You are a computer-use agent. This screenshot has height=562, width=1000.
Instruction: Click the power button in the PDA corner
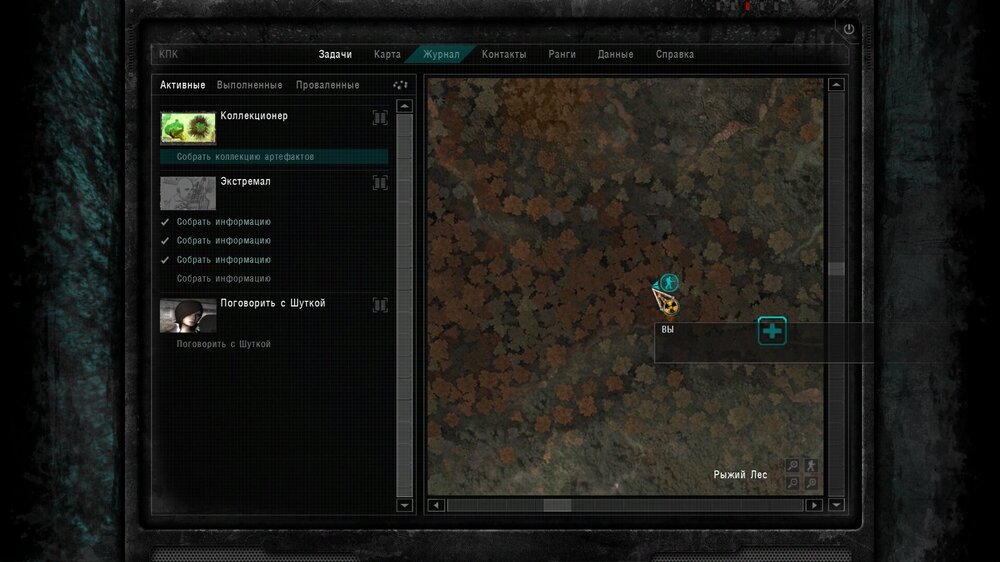(849, 30)
